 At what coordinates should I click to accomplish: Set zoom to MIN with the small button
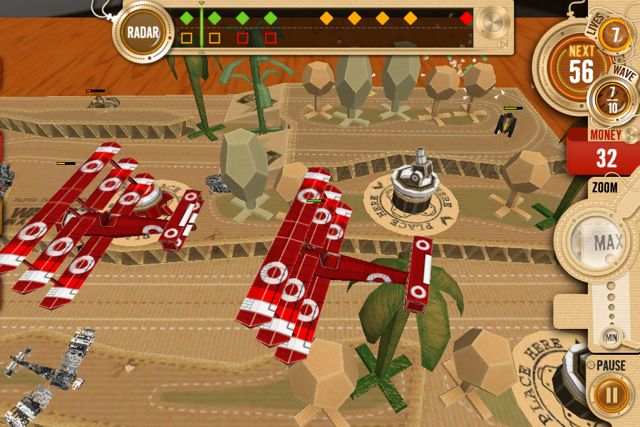pyautogui.click(x=609, y=336)
